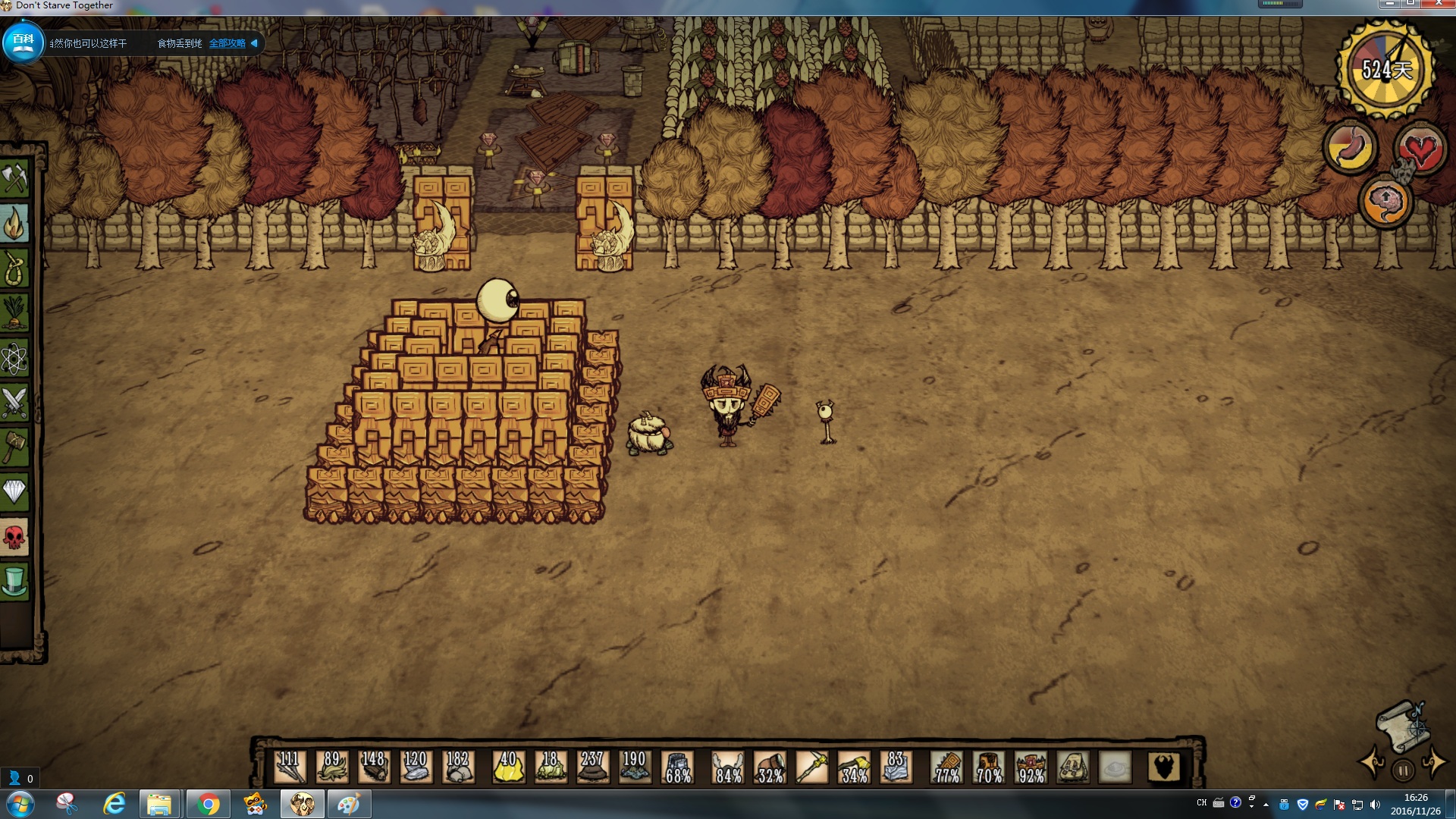Open the Science atom crafting tab
Image resolution: width=1456 pixels, height=819 pixels.
pos(14,358)
